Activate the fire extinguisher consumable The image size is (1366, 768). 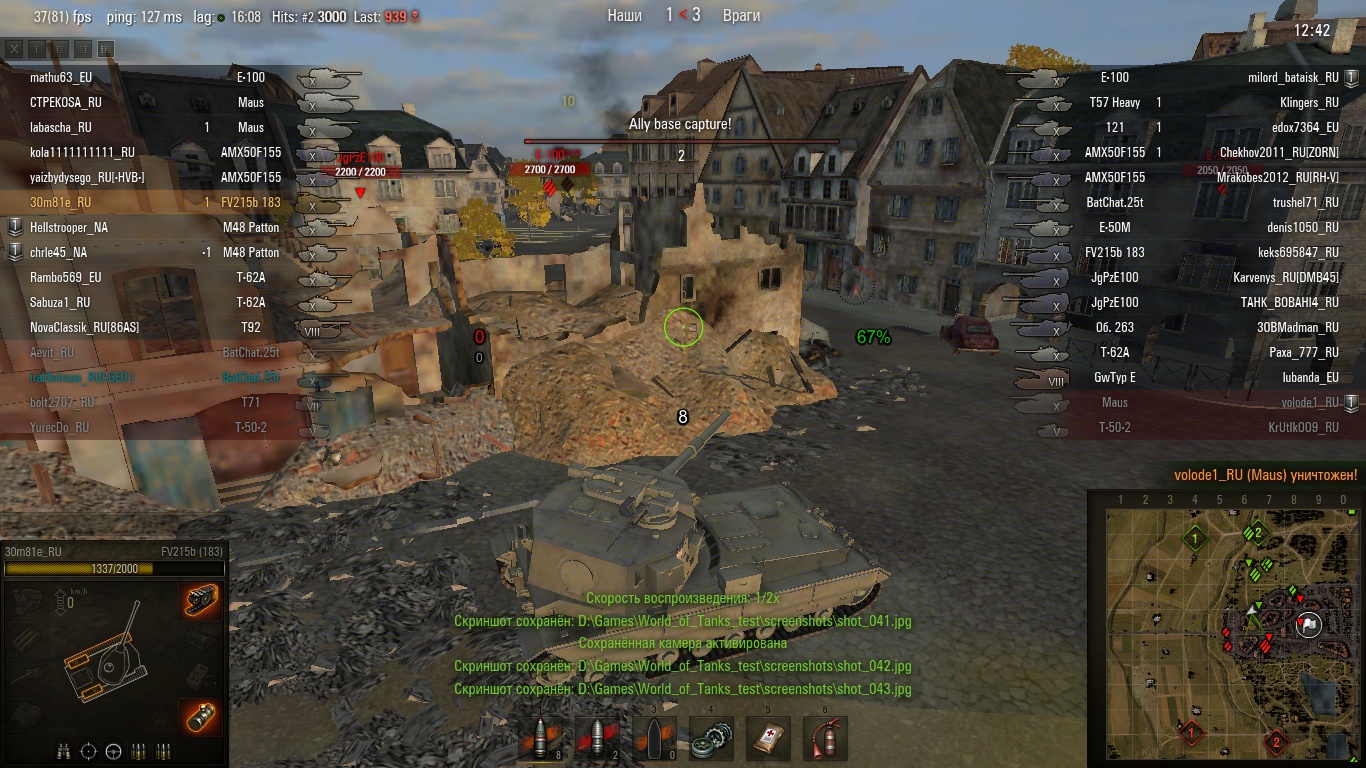tap(825, 738)
